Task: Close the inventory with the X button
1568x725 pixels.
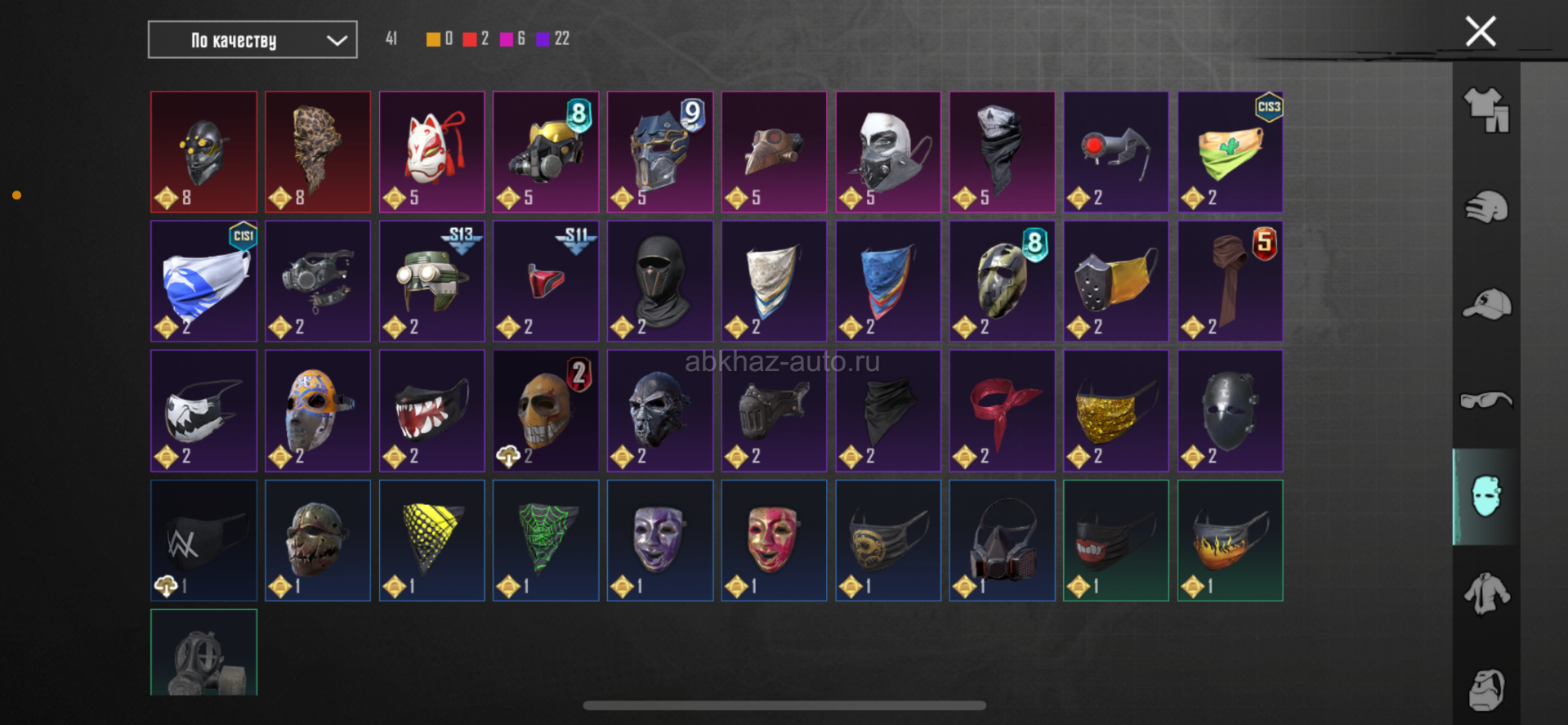Action: coord(1480,32)
